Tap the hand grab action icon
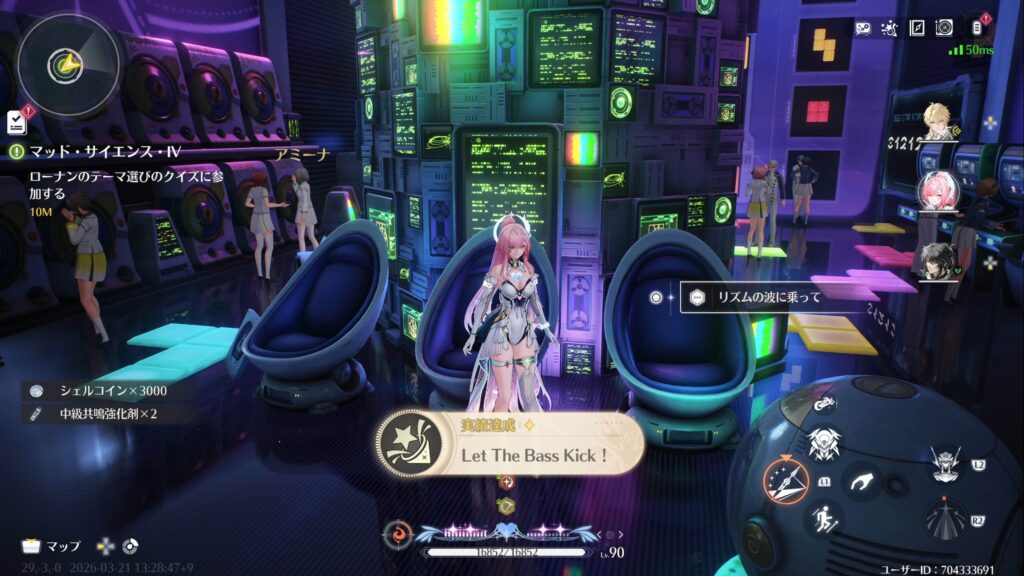The width and height of the screenshot is (1024, 576). coord(860,482)
